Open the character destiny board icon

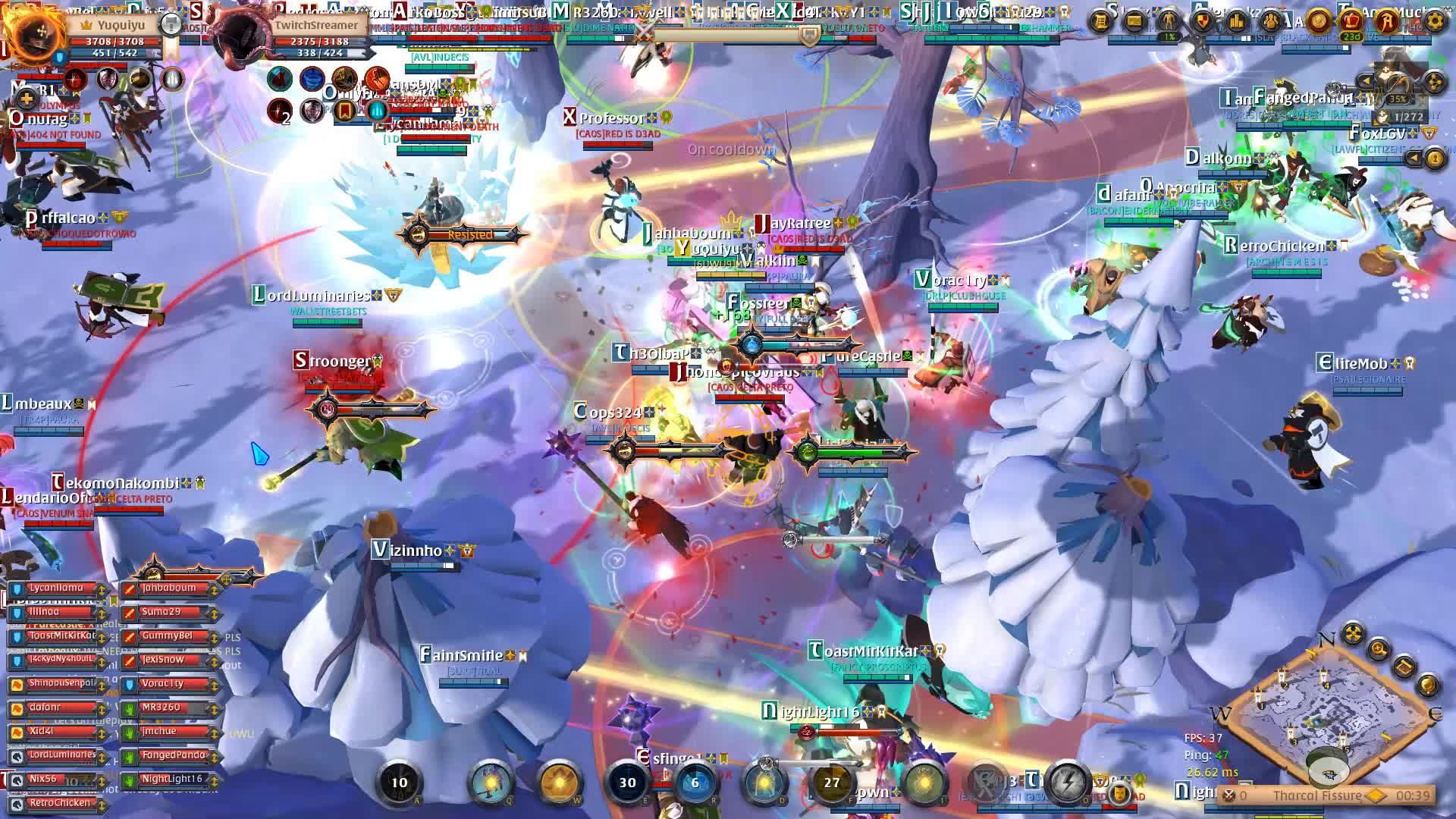click(1169, 20)
